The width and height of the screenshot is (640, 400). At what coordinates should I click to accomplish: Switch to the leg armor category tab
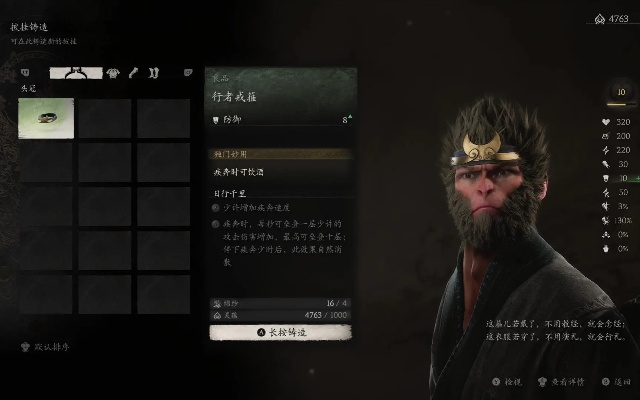[153, 72]
